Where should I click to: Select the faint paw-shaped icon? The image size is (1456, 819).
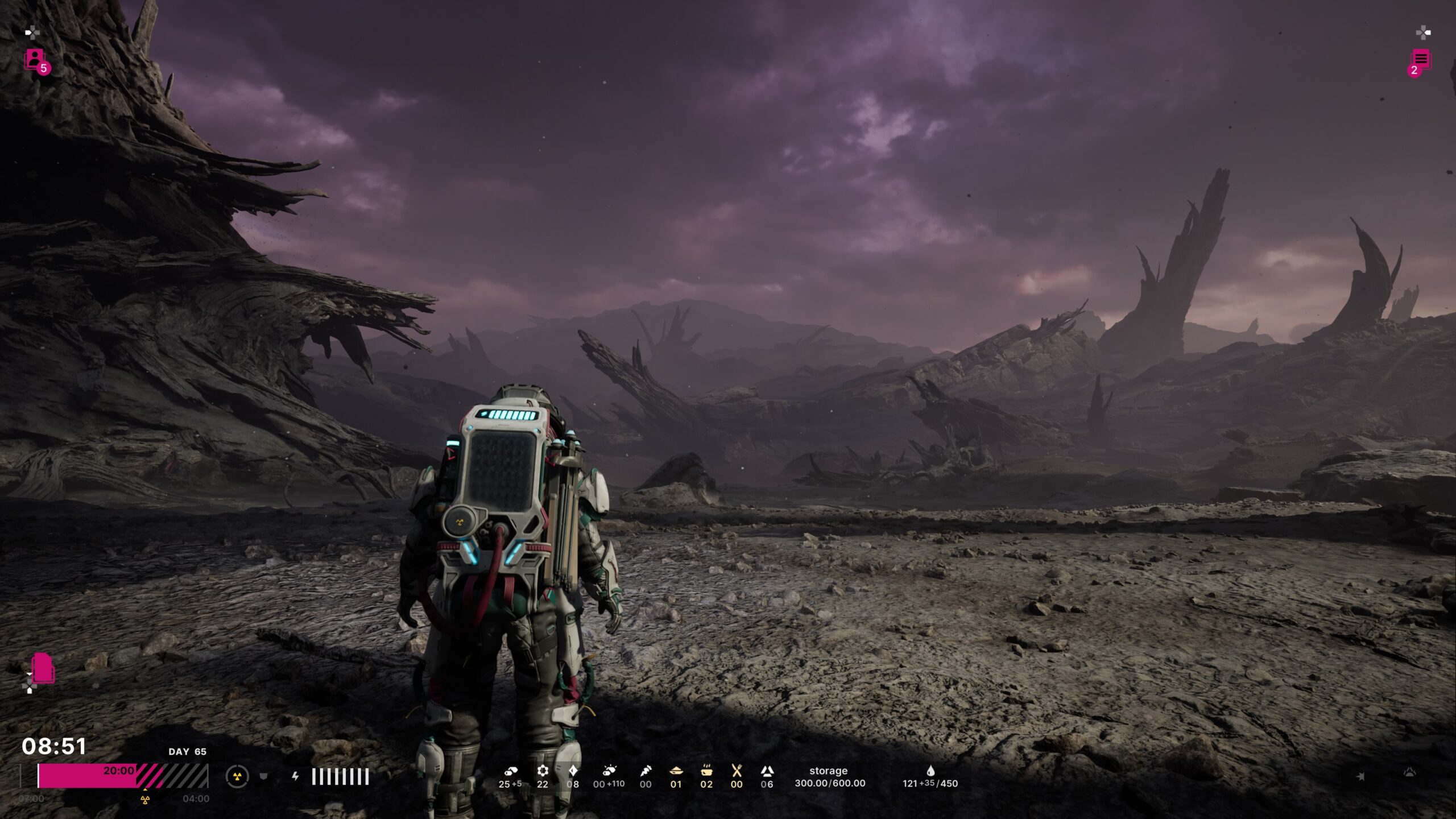(1409, 772)
